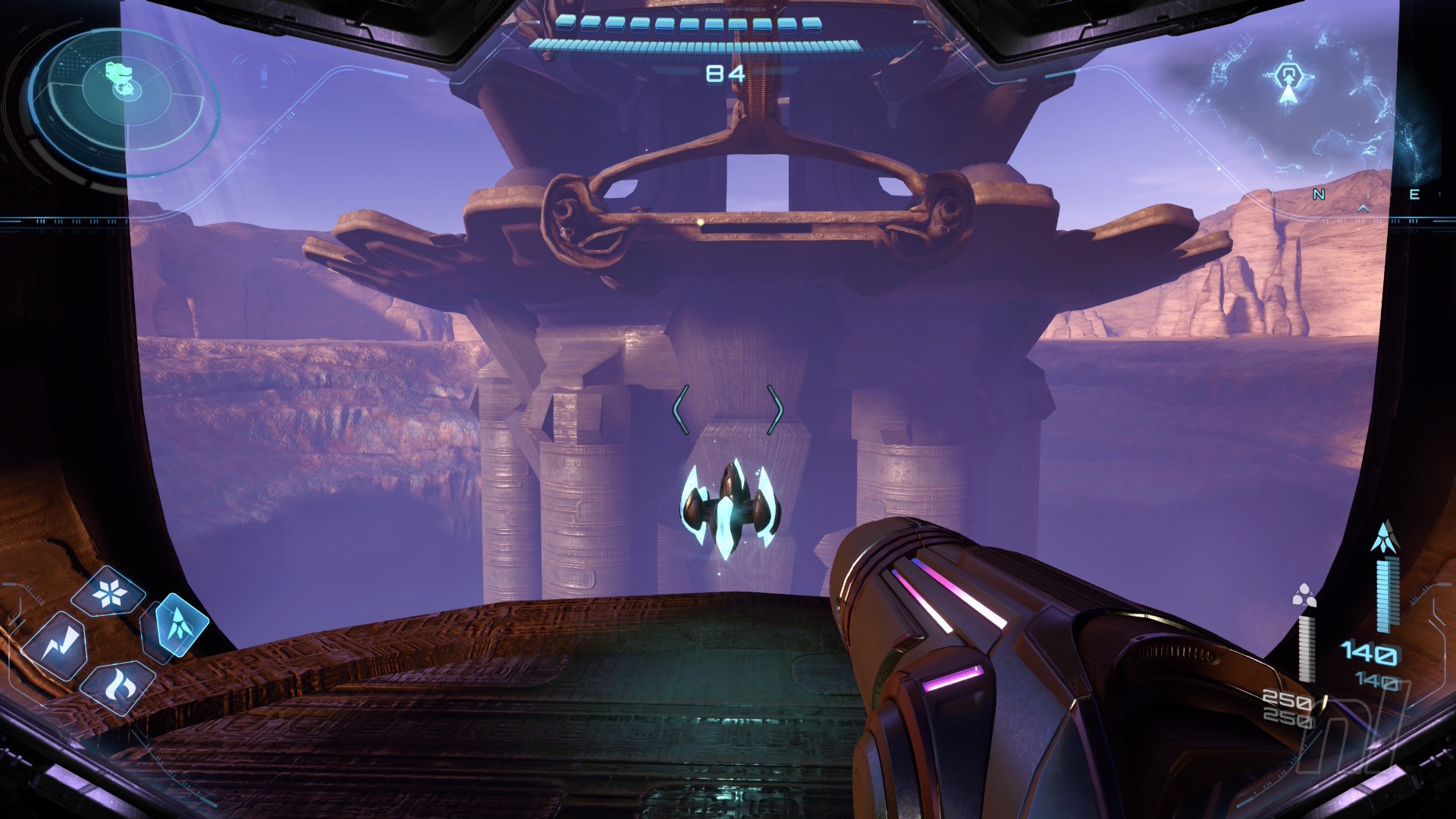Viewport: 1456px width, 819px height.
Task: Activate the fire flame shot icon
Action: 118,686
